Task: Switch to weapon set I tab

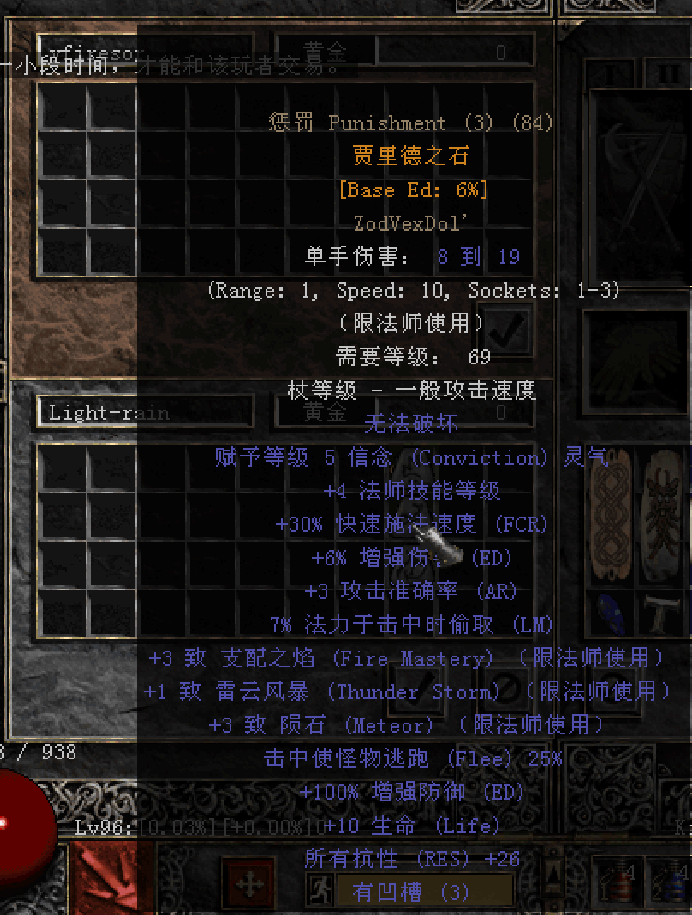Action: (611, 75)
